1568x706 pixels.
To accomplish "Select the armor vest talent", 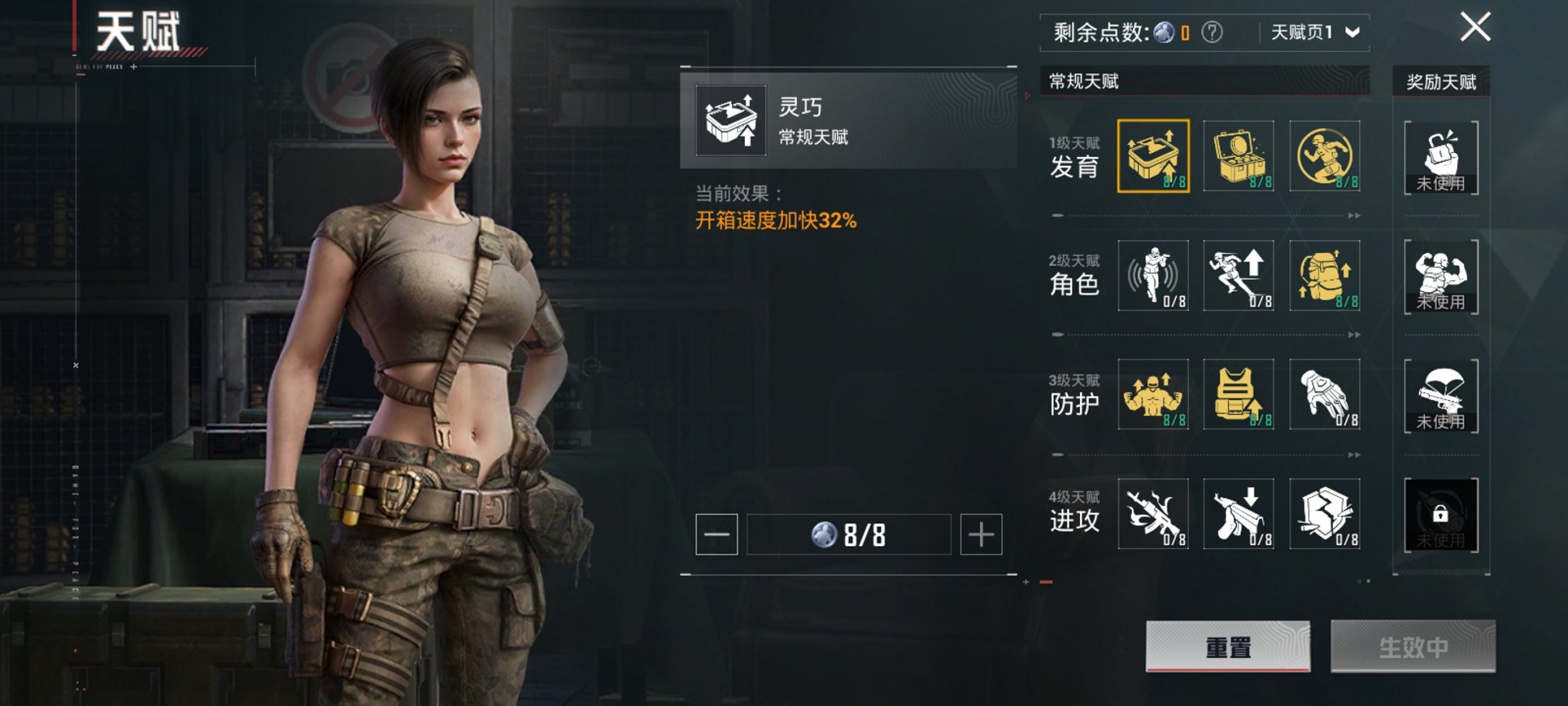I will [1238, 395].
